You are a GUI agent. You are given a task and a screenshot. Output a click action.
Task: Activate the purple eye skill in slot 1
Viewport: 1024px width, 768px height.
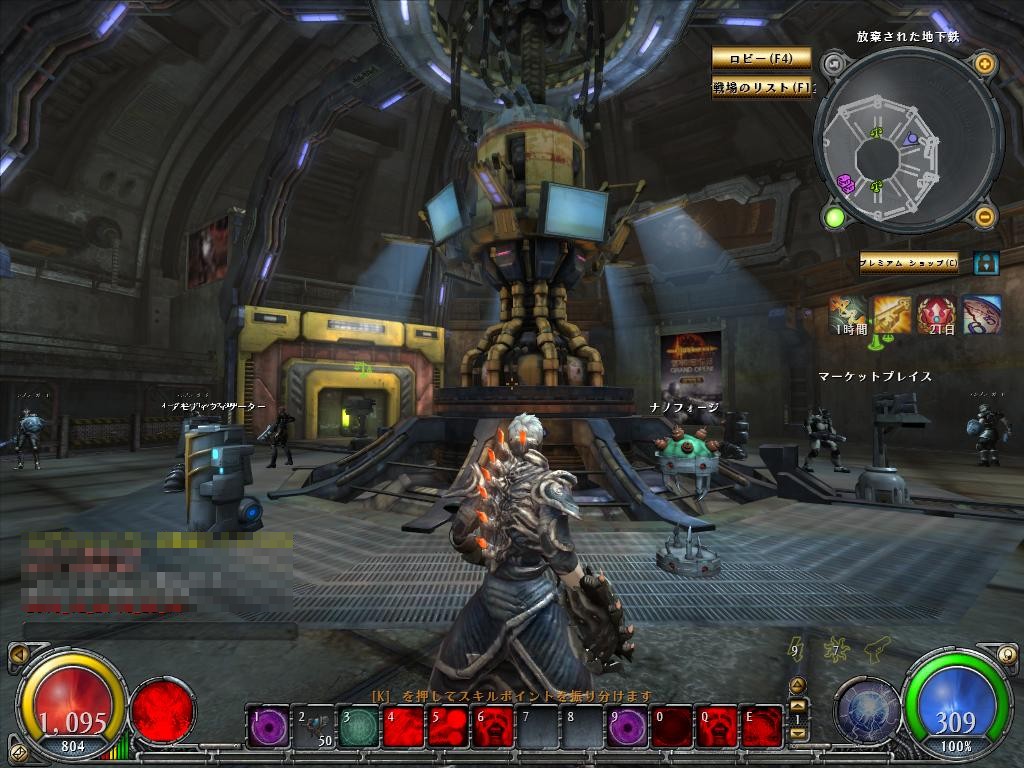pos(269,727)
